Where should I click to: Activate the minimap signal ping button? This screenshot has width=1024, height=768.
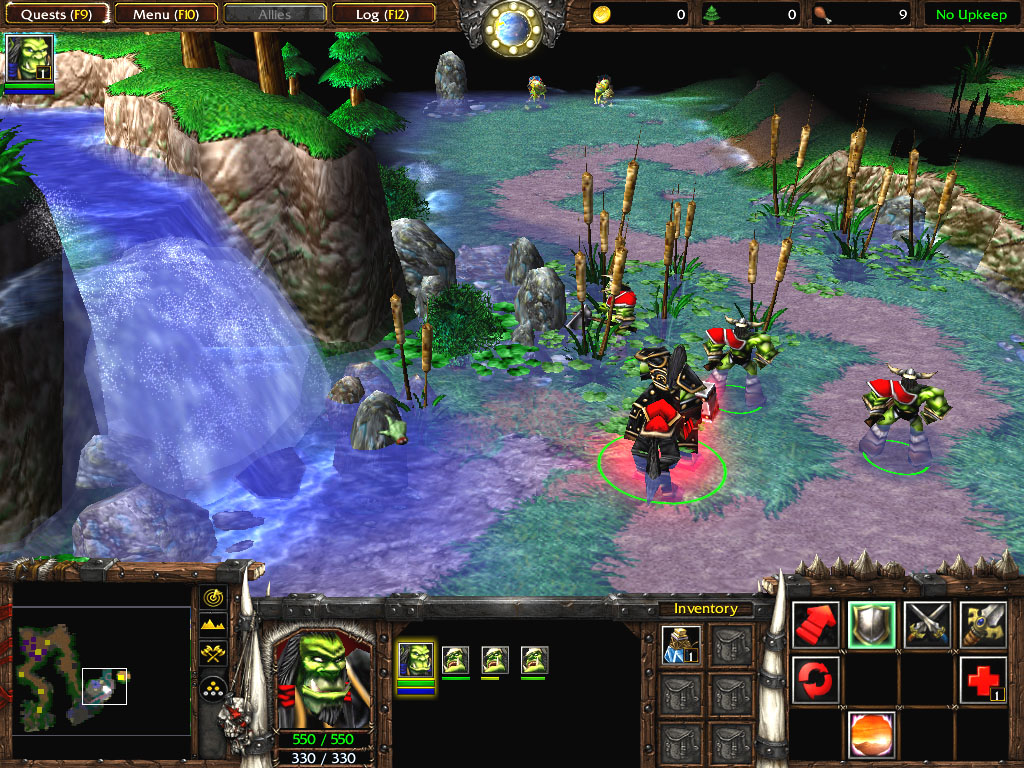point(213,597)
